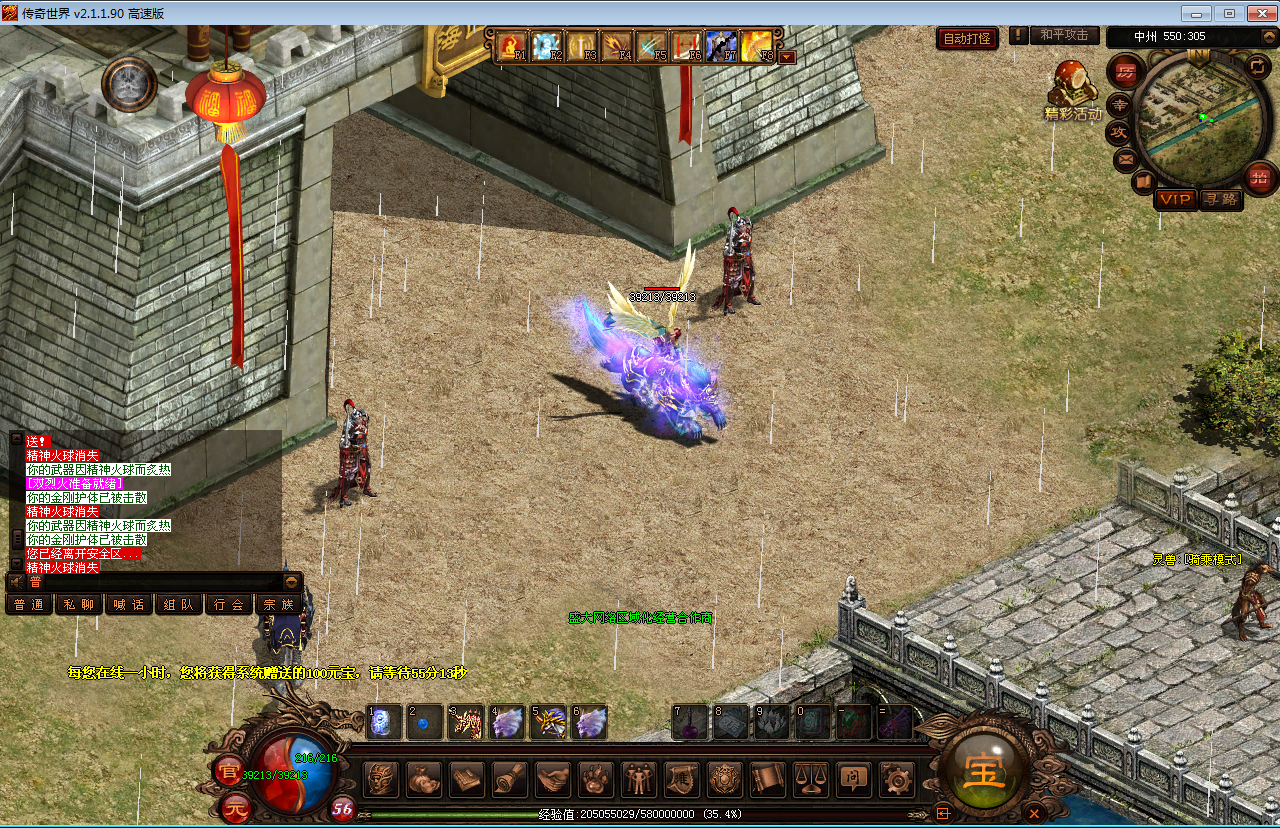The height and width of the screenshot is (828, 1280).
Task: Use the F1 skill icon
Action: (512, 46)
